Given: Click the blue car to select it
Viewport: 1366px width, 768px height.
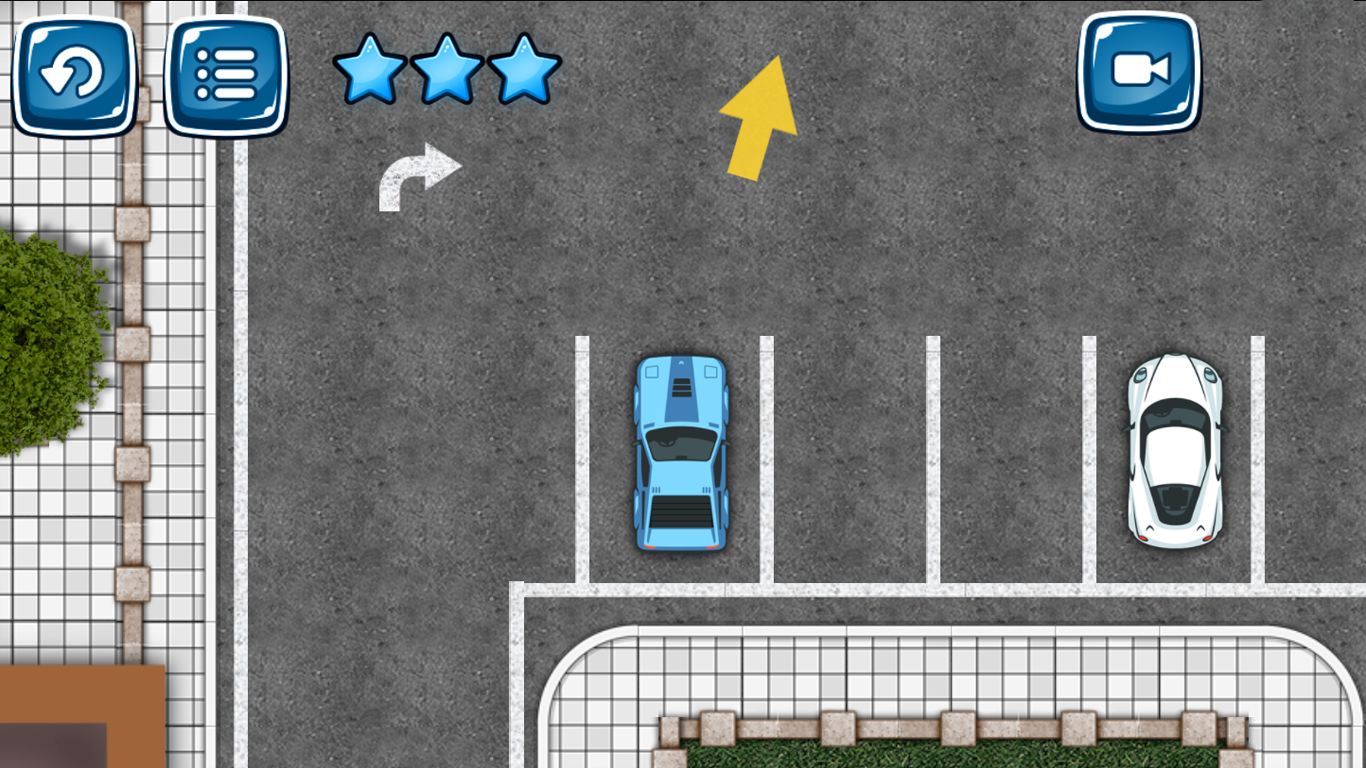Looking at the screenshot, I should (x=682, y=455).
